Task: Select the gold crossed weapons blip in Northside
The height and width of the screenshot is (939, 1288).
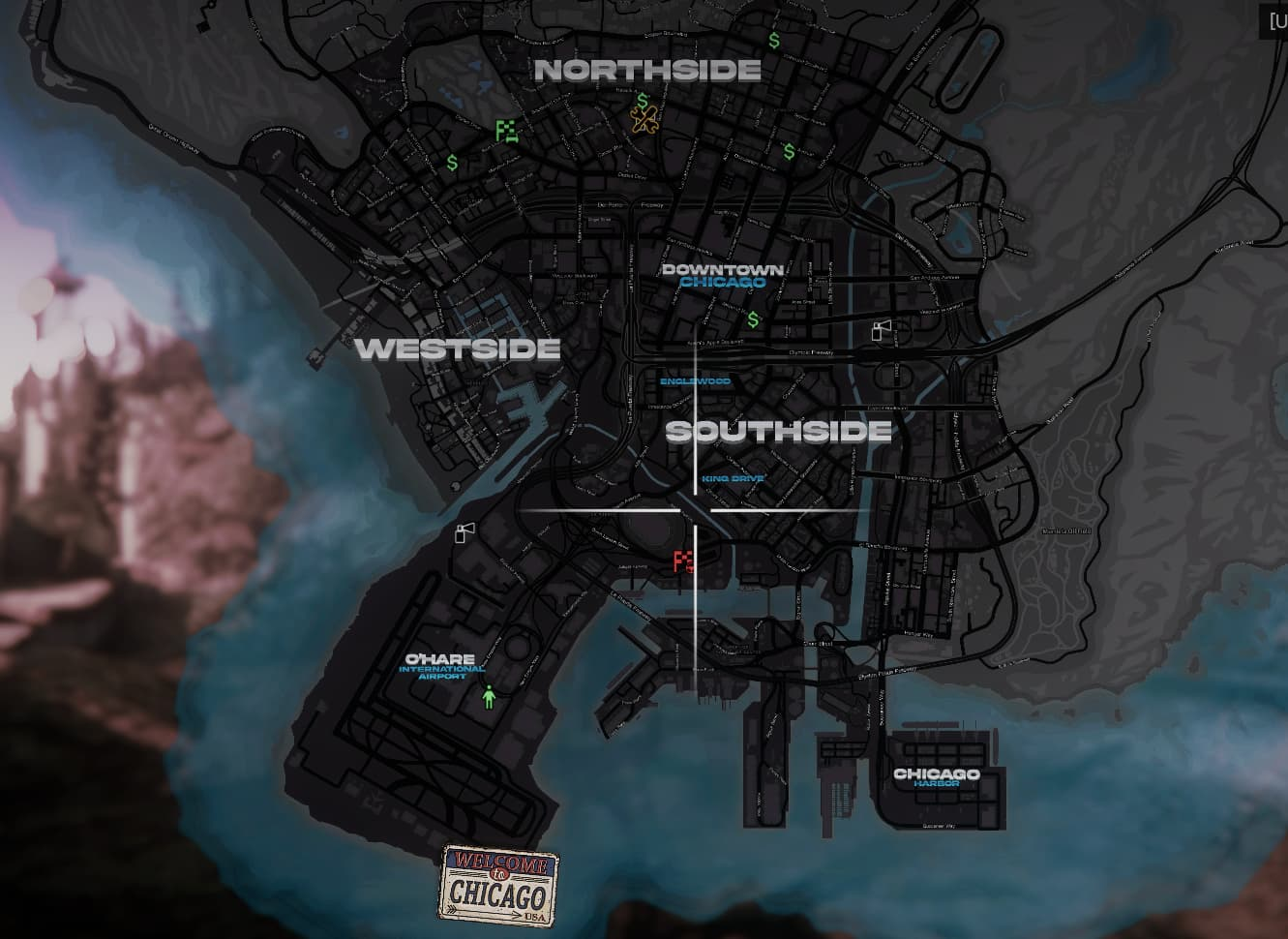Action: click(x=643, y=116)
